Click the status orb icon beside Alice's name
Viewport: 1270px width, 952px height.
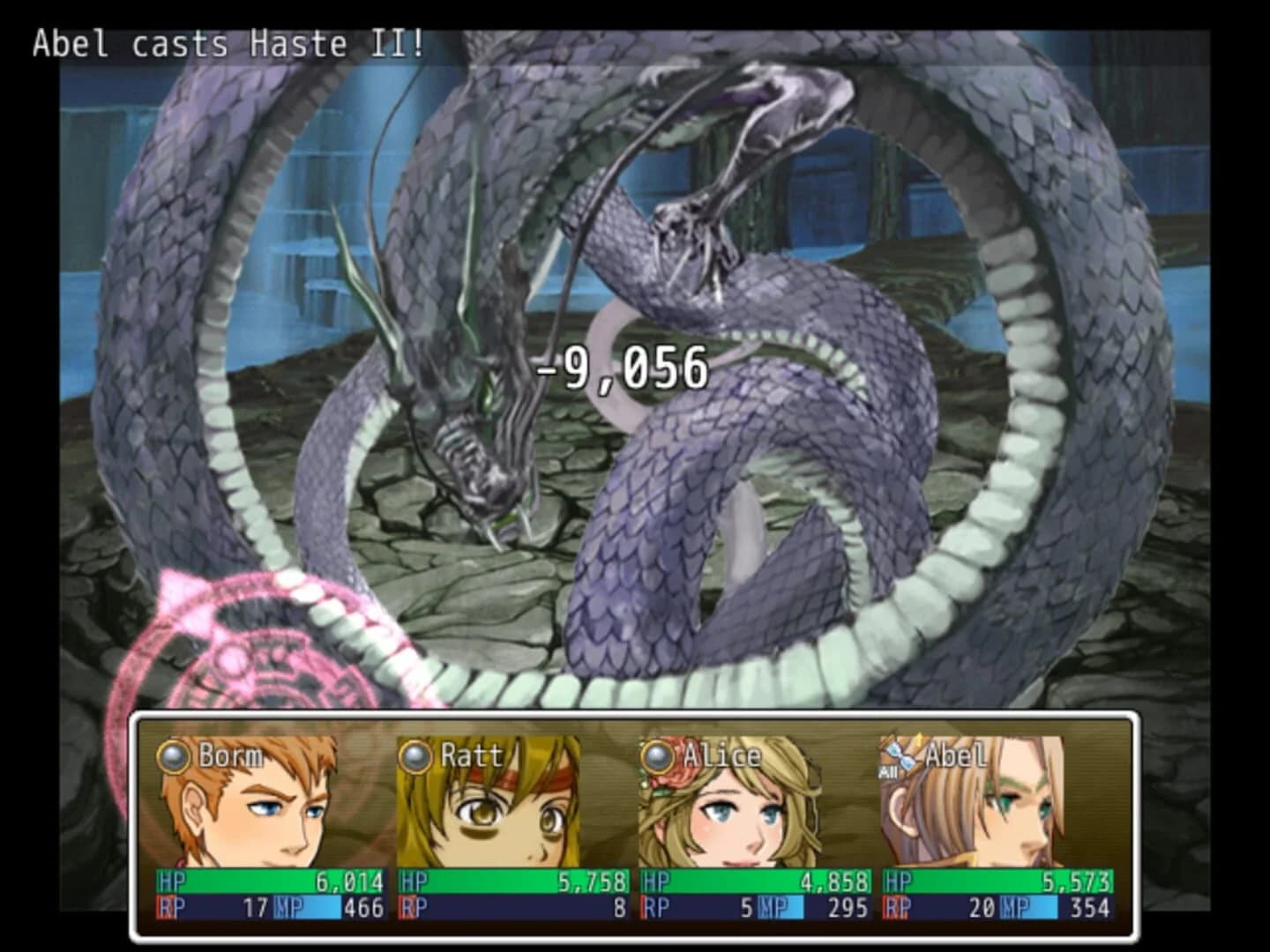[x=657, y=755]
